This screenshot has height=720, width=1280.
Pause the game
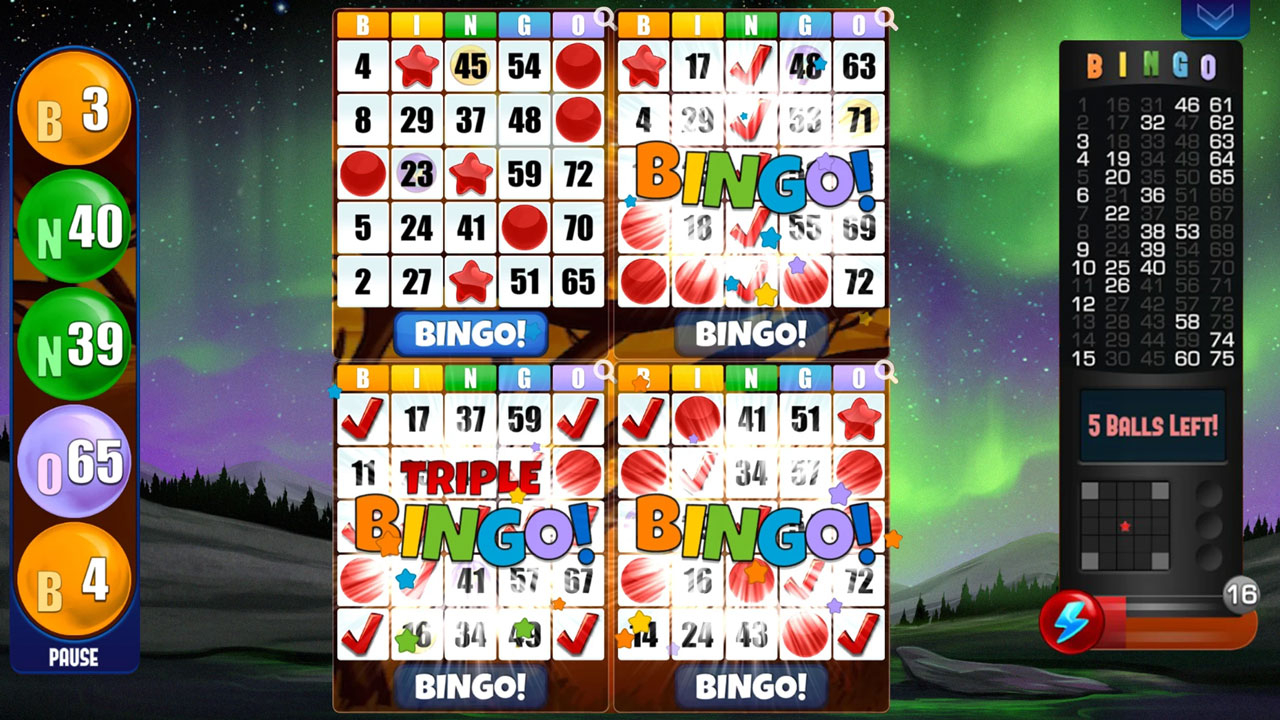point(72,658)
